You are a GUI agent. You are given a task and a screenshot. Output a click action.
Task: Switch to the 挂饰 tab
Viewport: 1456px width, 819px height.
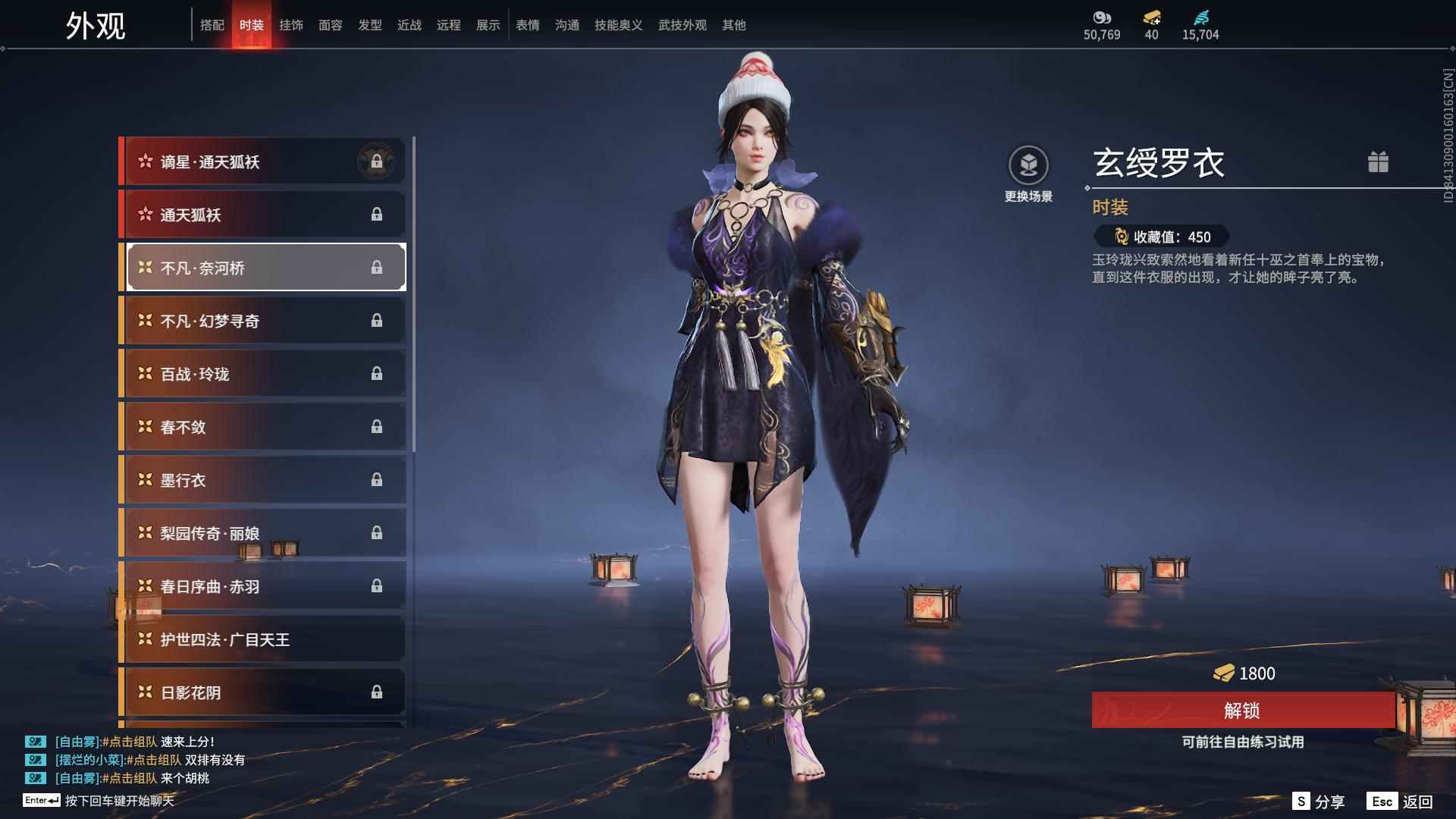point(291,25)
